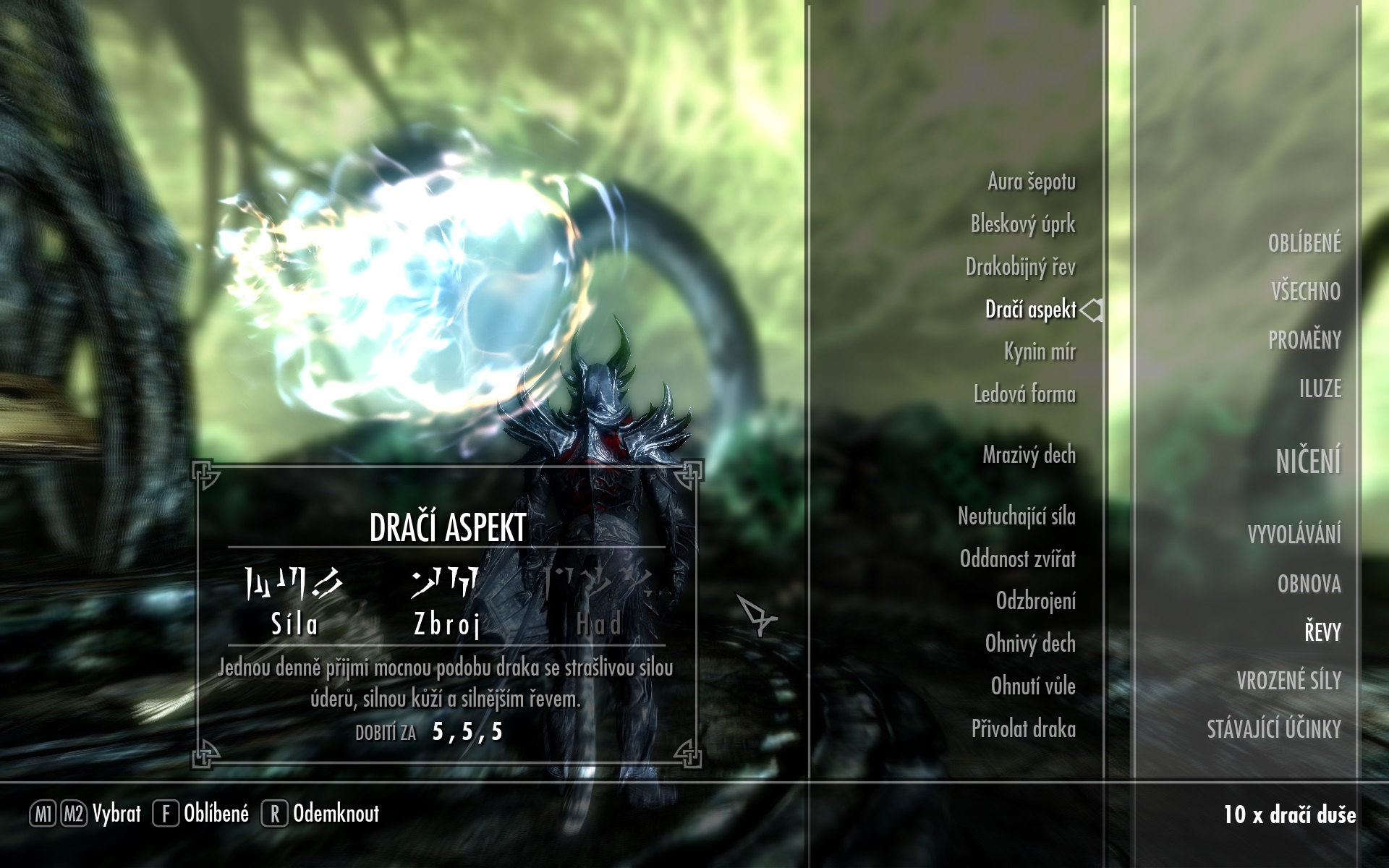Choose the Odzbrojení shout
The width and height of the screenshot is (1389, 868).
point(1035,601)
